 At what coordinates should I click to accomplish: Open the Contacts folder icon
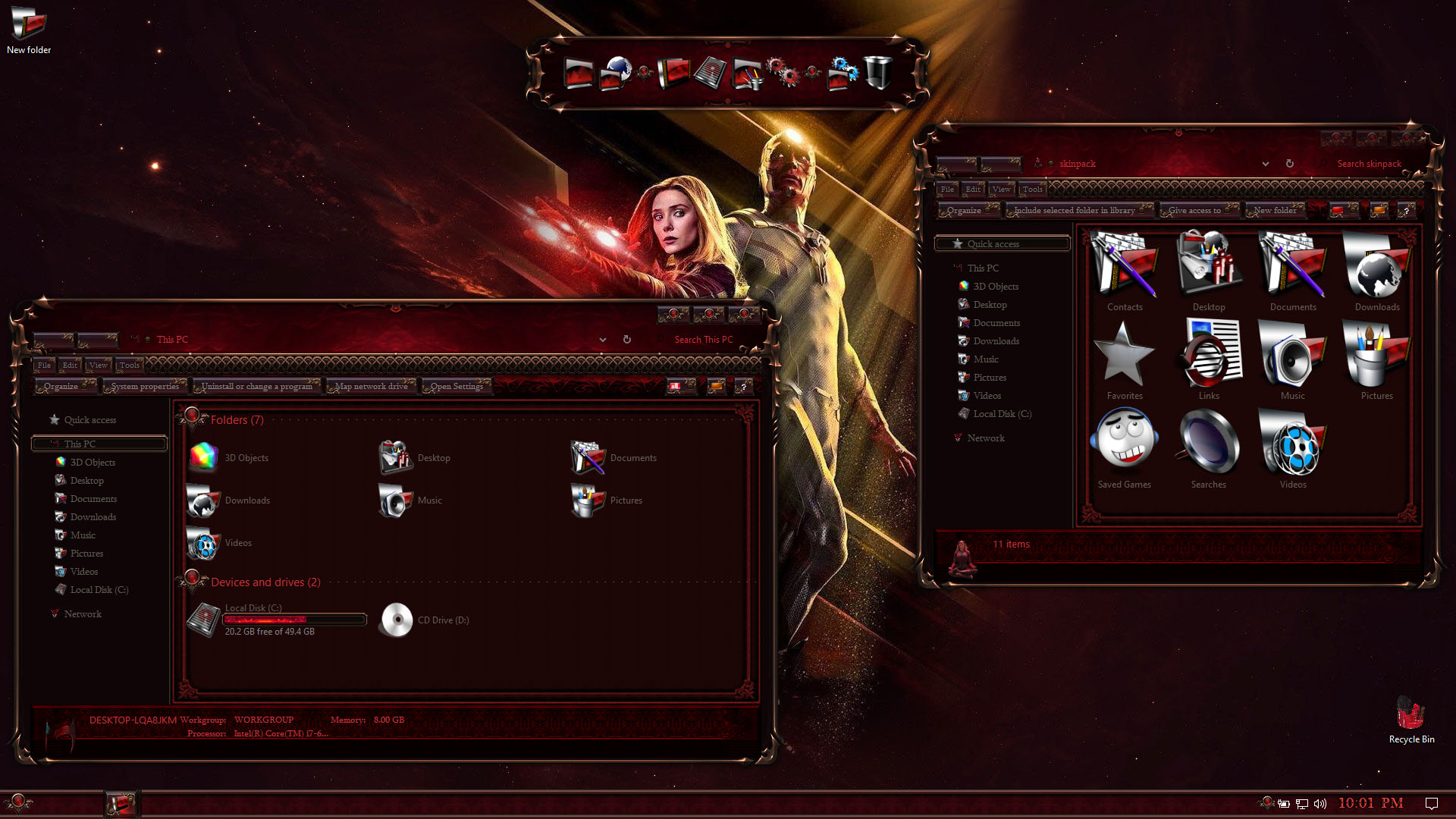(1124, 271)
